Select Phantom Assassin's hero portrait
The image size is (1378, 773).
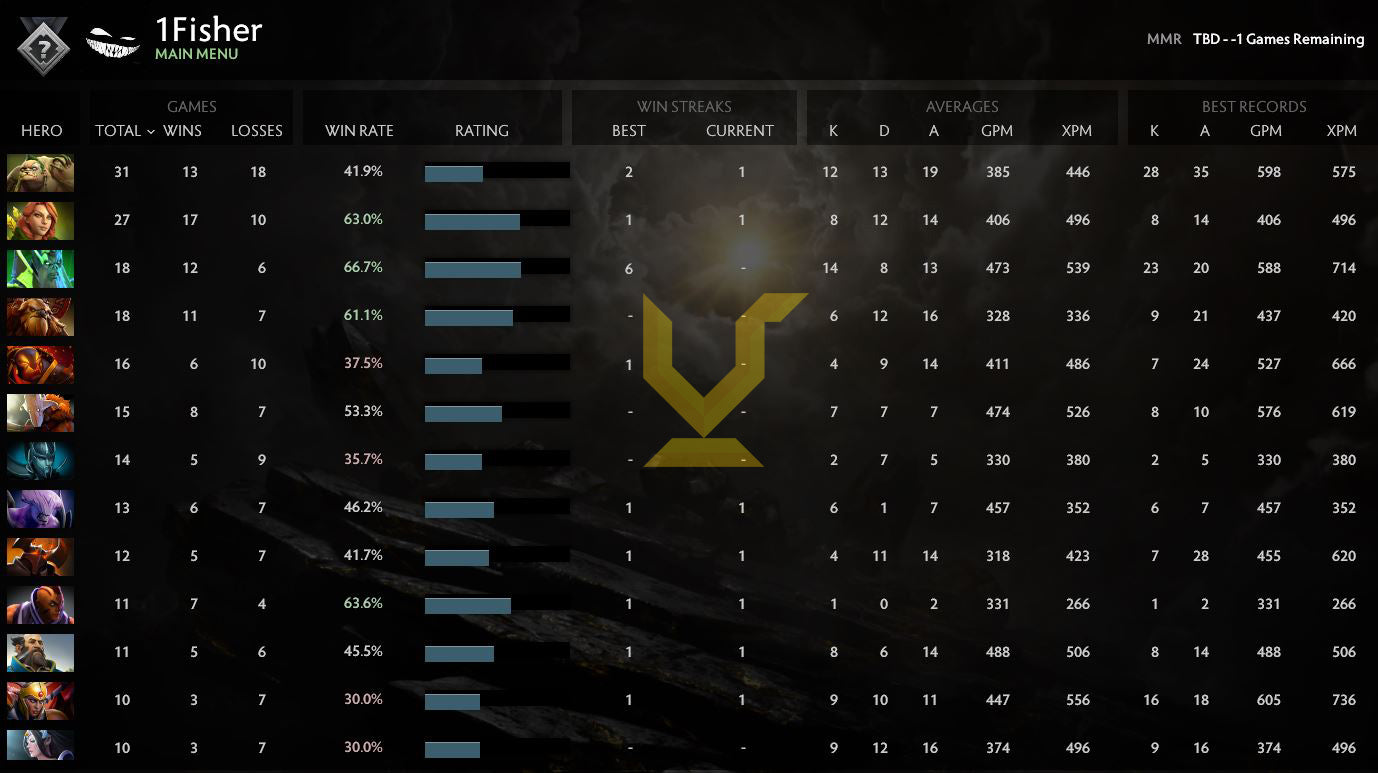40,460
